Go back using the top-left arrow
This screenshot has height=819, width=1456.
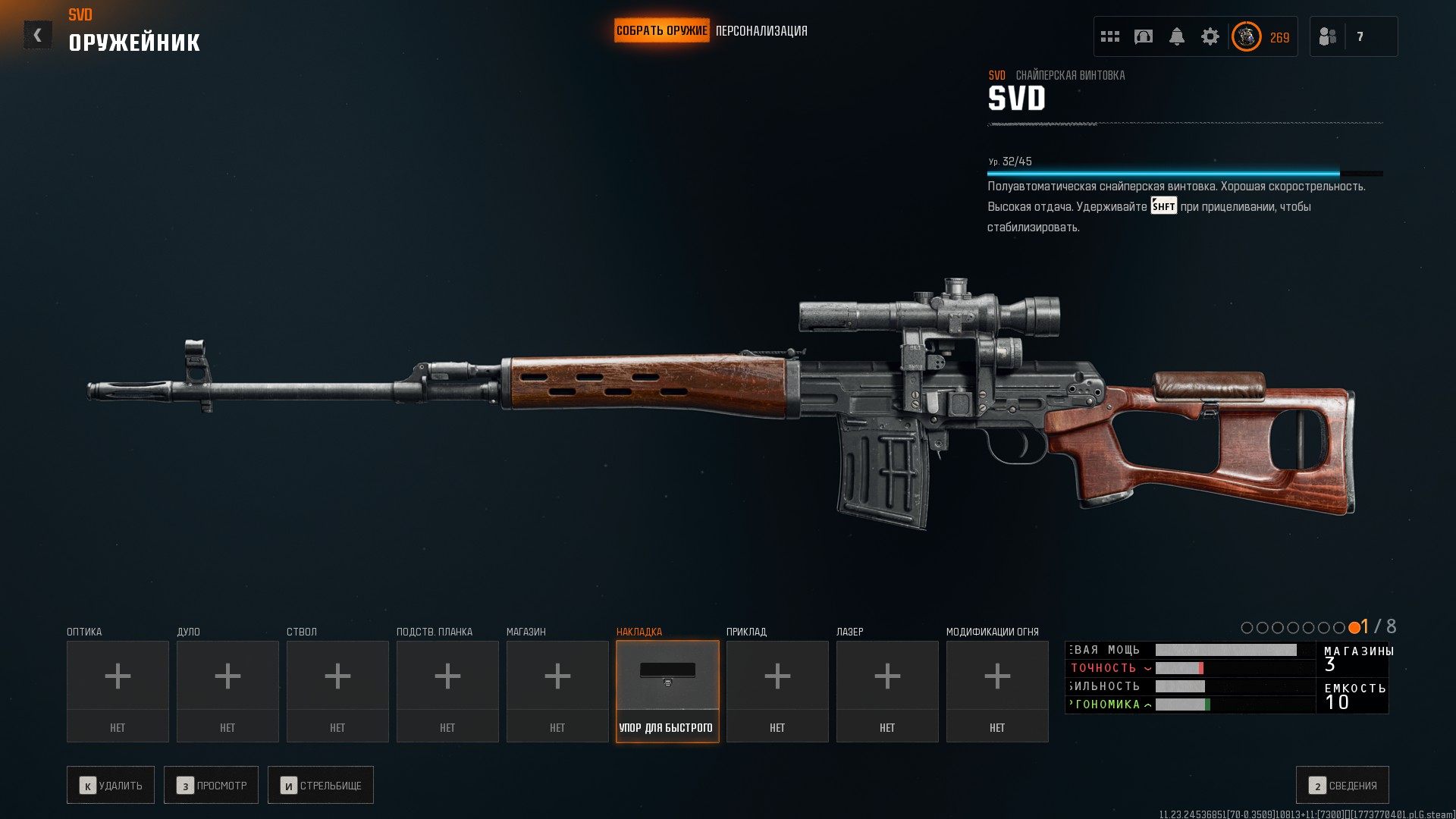37,35
